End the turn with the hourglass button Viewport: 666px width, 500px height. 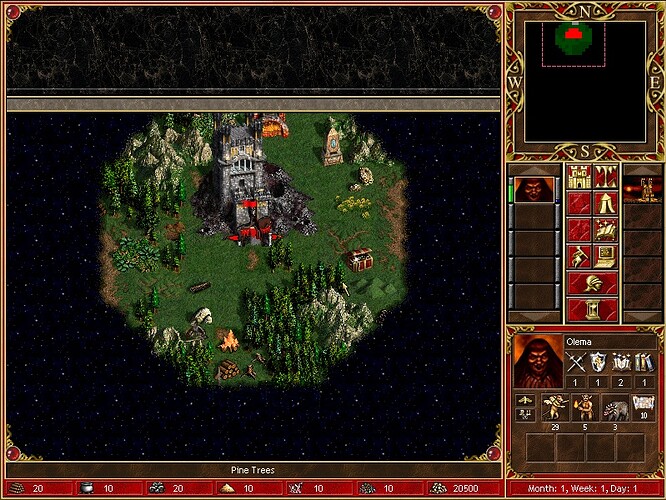click(591, 309)
